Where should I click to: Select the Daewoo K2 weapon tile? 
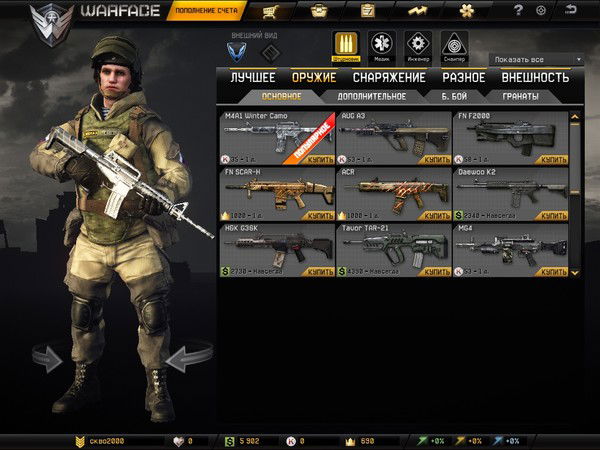click(x=510, y=193)
